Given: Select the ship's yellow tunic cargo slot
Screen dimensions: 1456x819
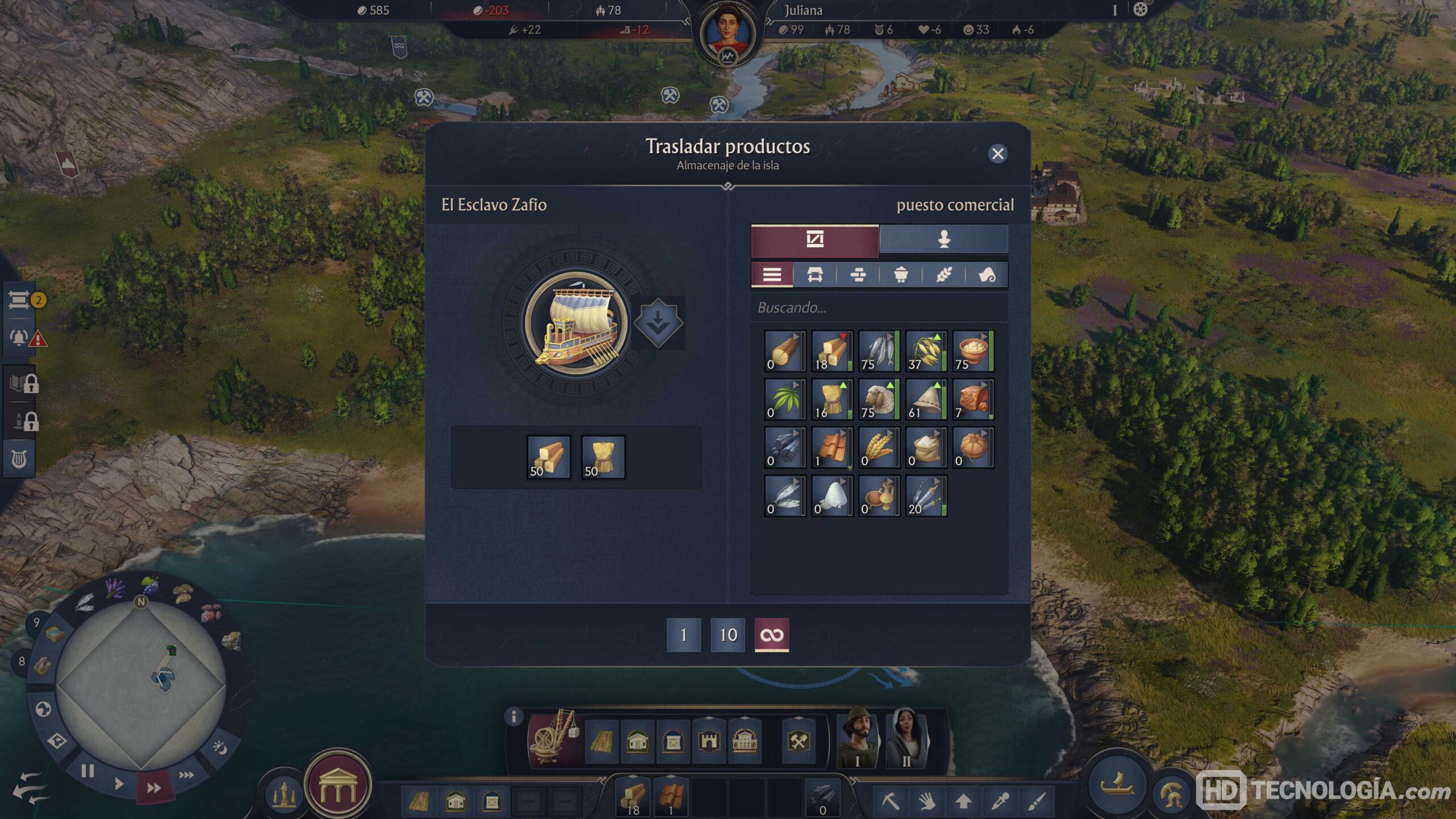Looking at the screenshot, I should (x=603, y=457).
